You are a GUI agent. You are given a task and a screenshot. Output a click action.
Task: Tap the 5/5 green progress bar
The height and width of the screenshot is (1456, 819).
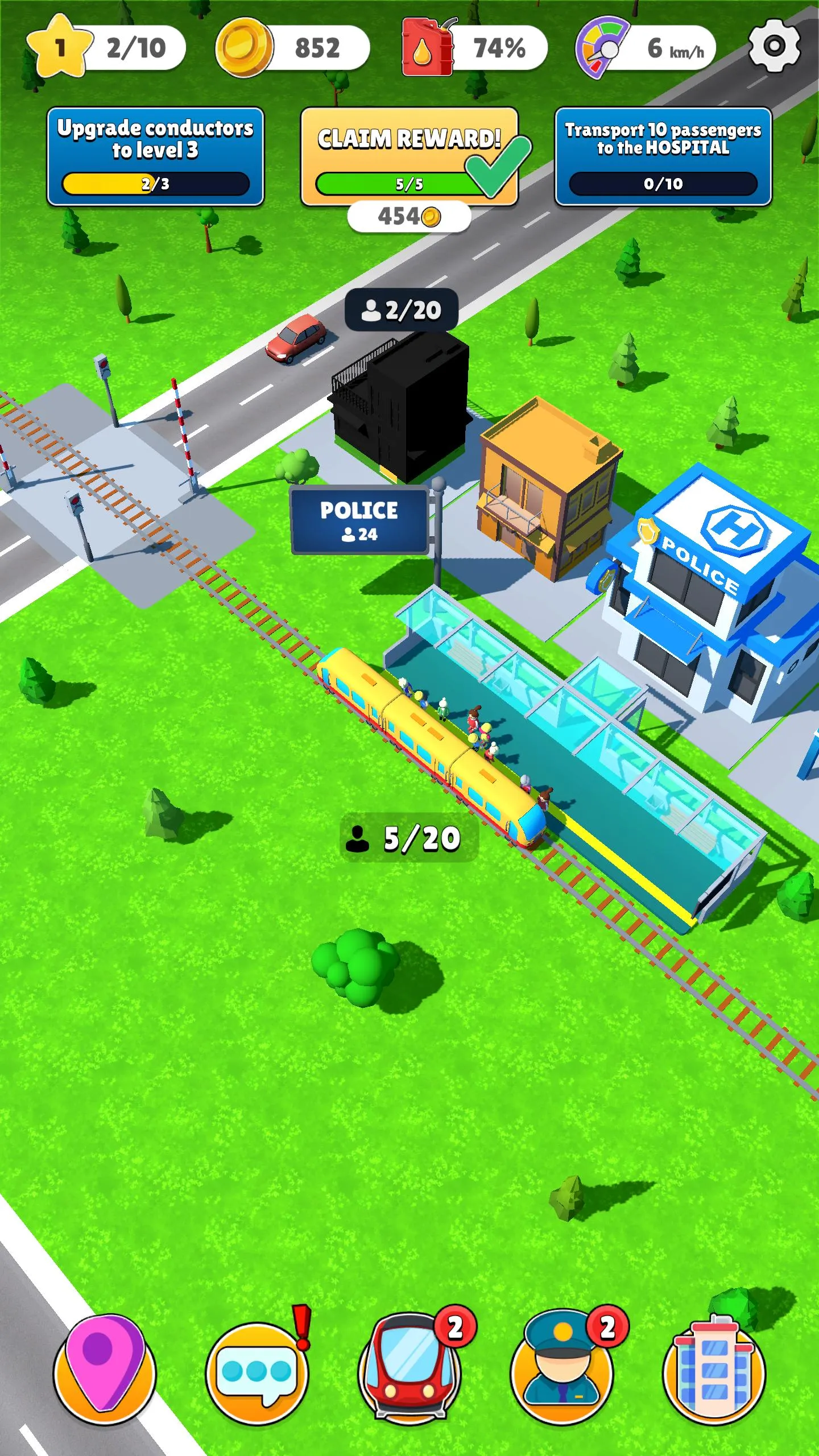[398, 183]
